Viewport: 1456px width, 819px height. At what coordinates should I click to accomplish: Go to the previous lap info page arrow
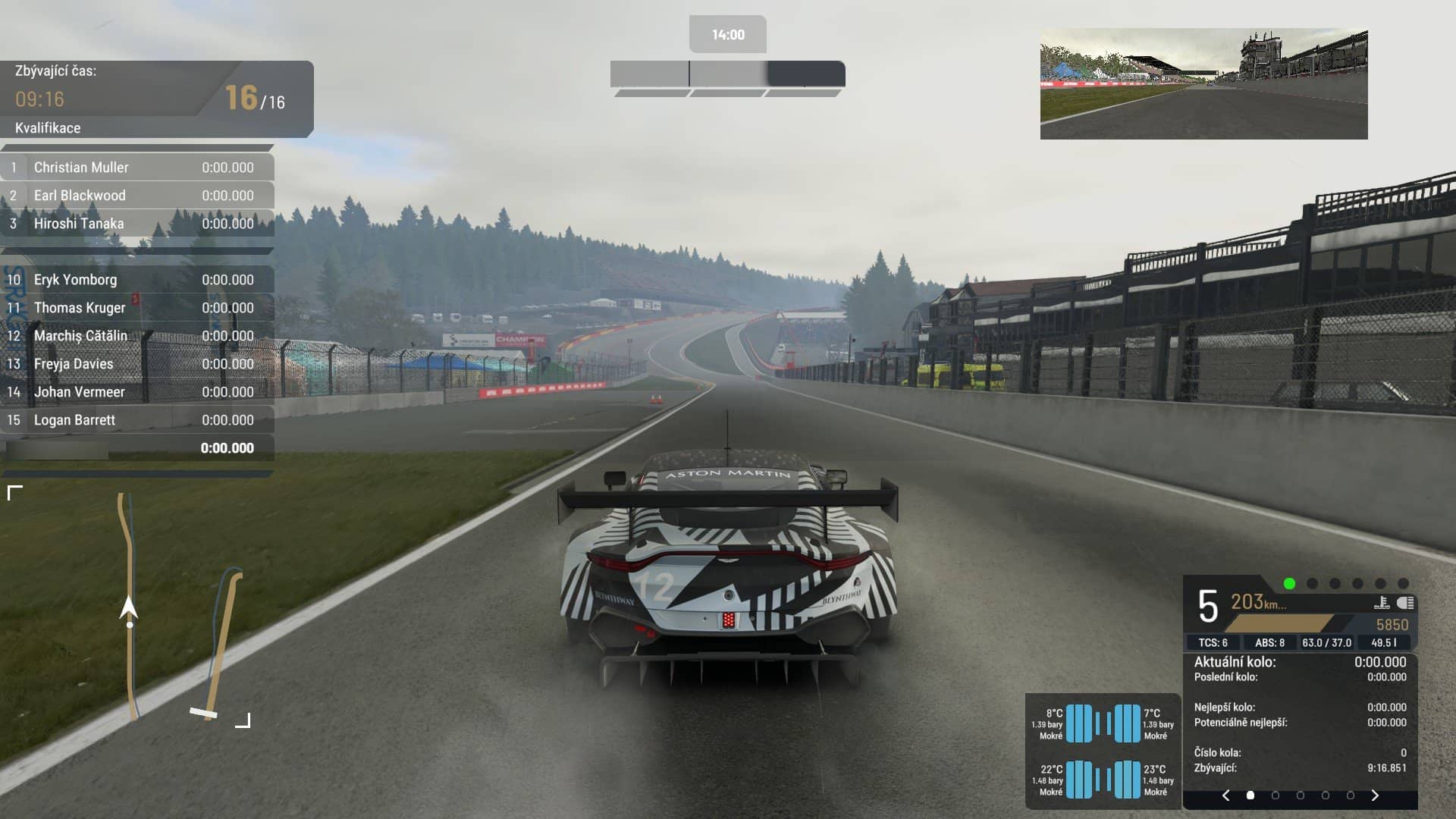[1226, 795]
